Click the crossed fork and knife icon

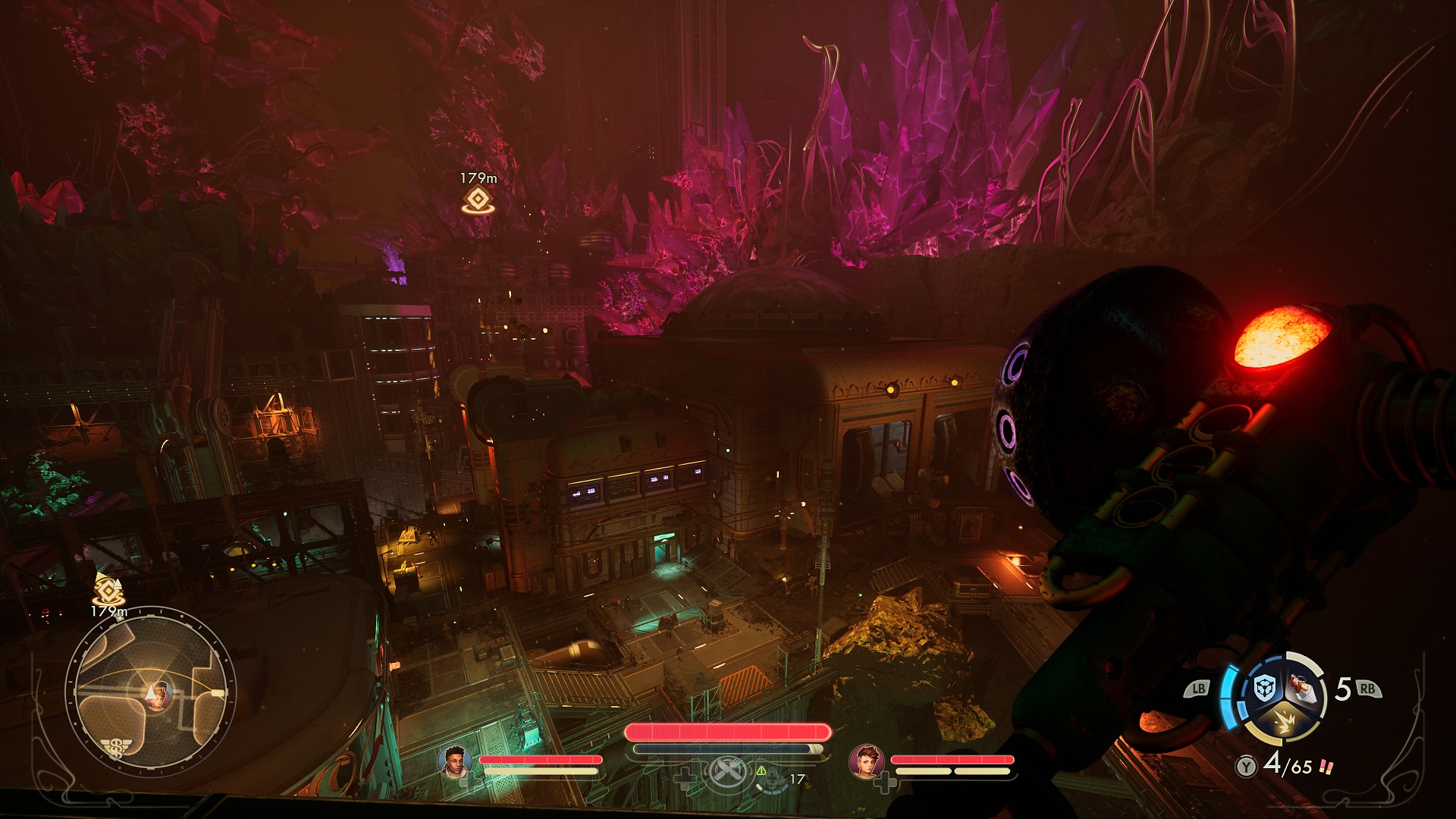(x=726, y=774)
